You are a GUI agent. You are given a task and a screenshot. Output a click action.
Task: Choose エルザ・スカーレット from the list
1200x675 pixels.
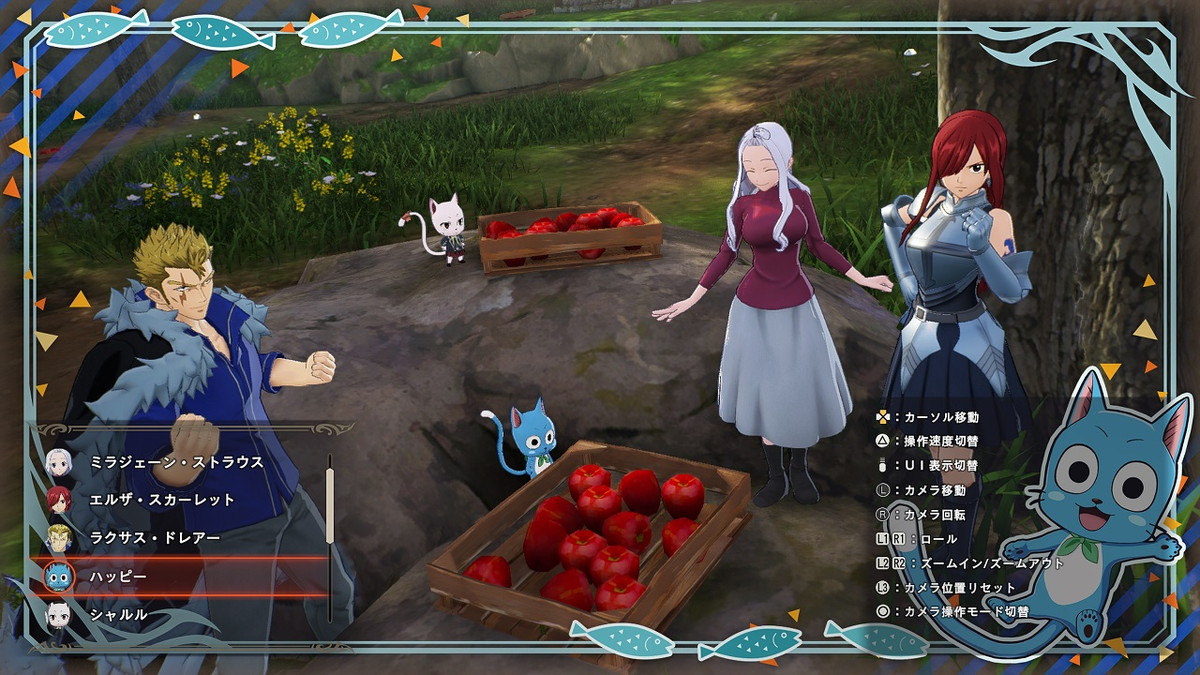pos(162,500)
